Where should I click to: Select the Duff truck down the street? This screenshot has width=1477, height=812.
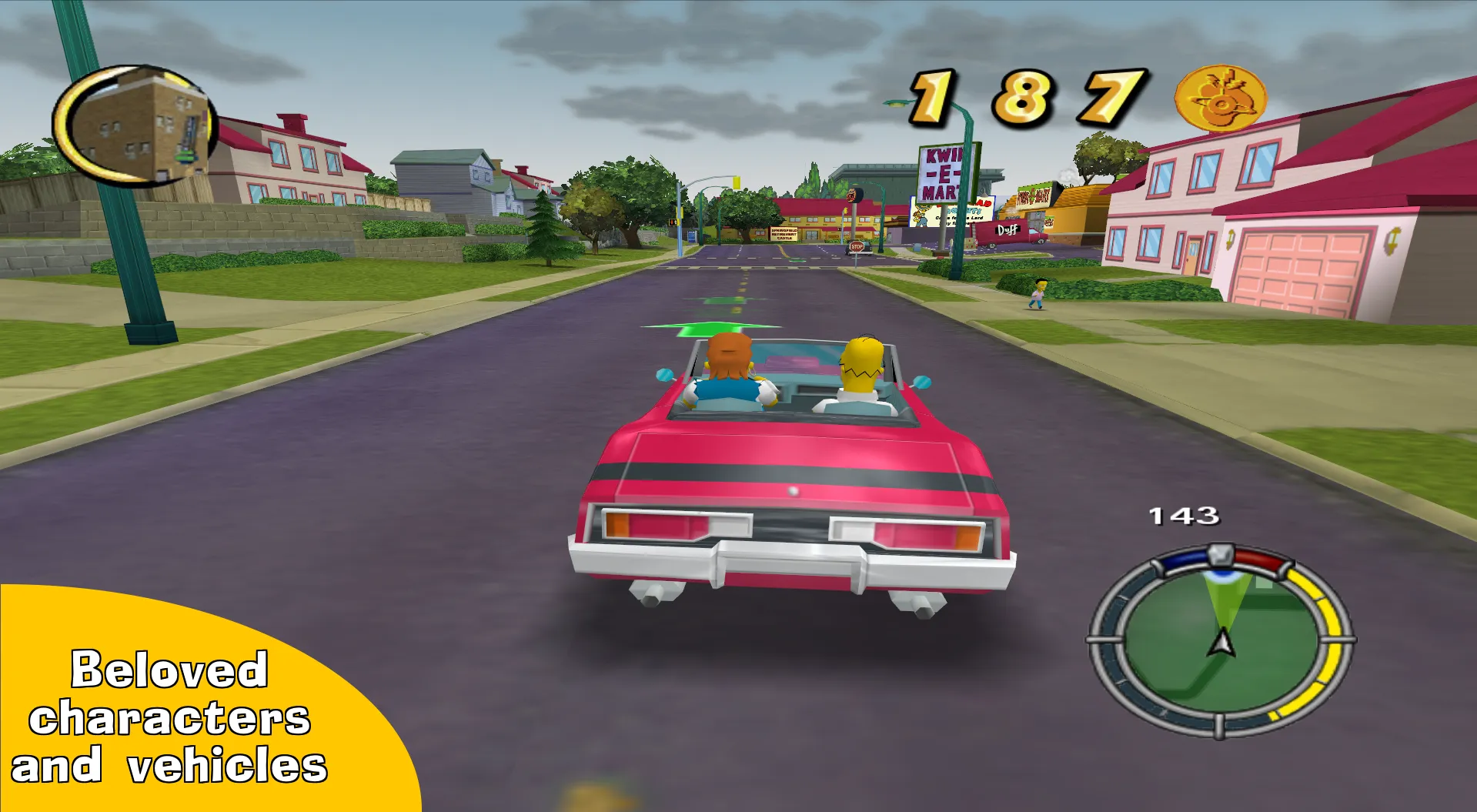coord(1008,231)
